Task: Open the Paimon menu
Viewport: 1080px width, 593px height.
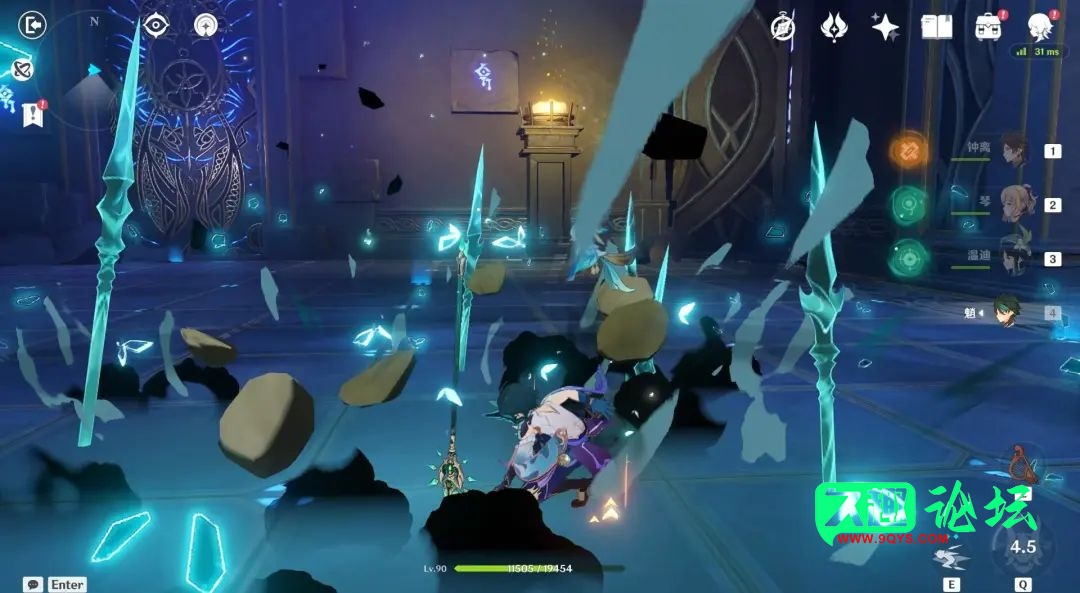Action: pos(1041,27)
